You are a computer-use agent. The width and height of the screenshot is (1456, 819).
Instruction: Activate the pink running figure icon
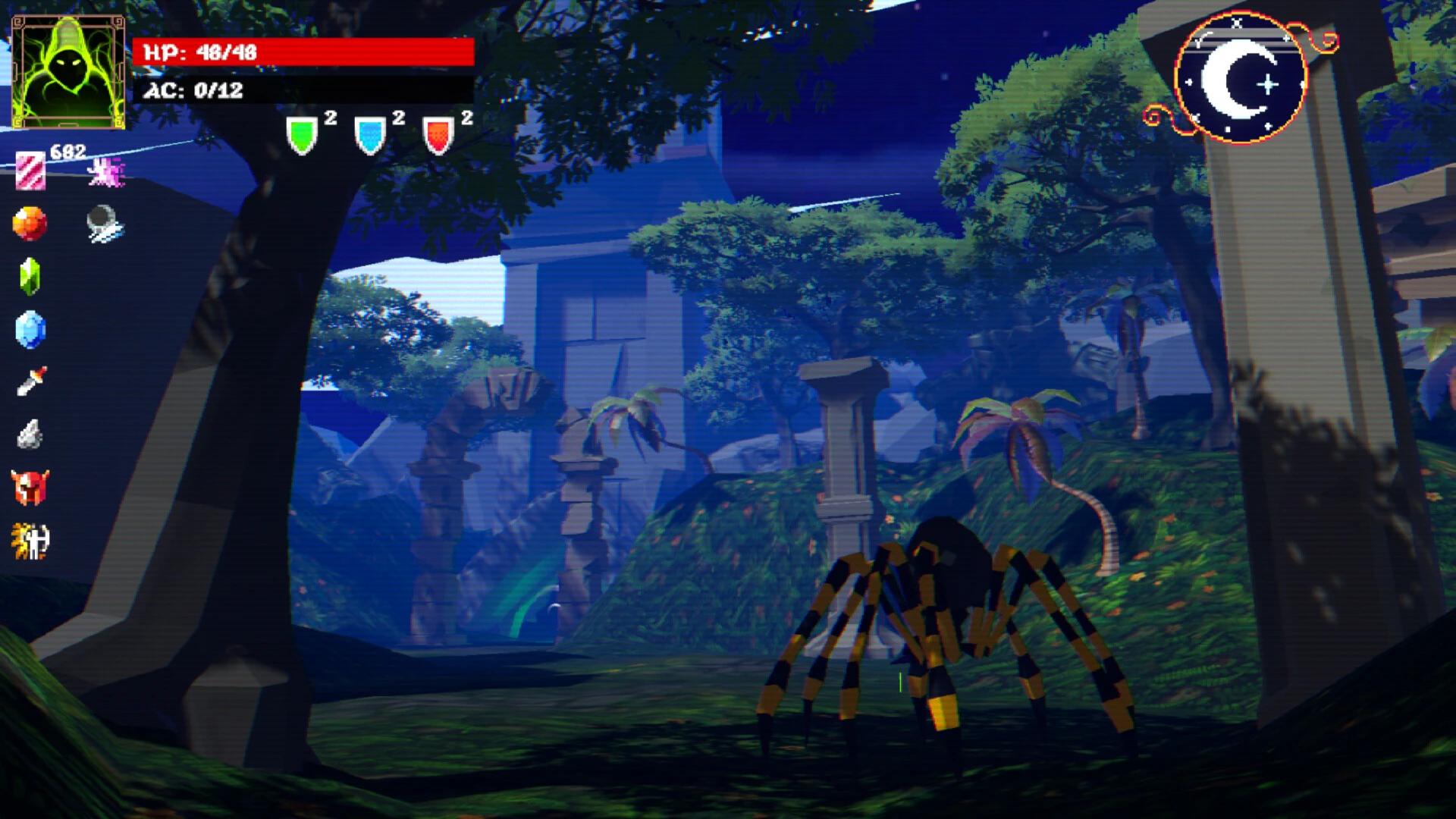point(105,171)
